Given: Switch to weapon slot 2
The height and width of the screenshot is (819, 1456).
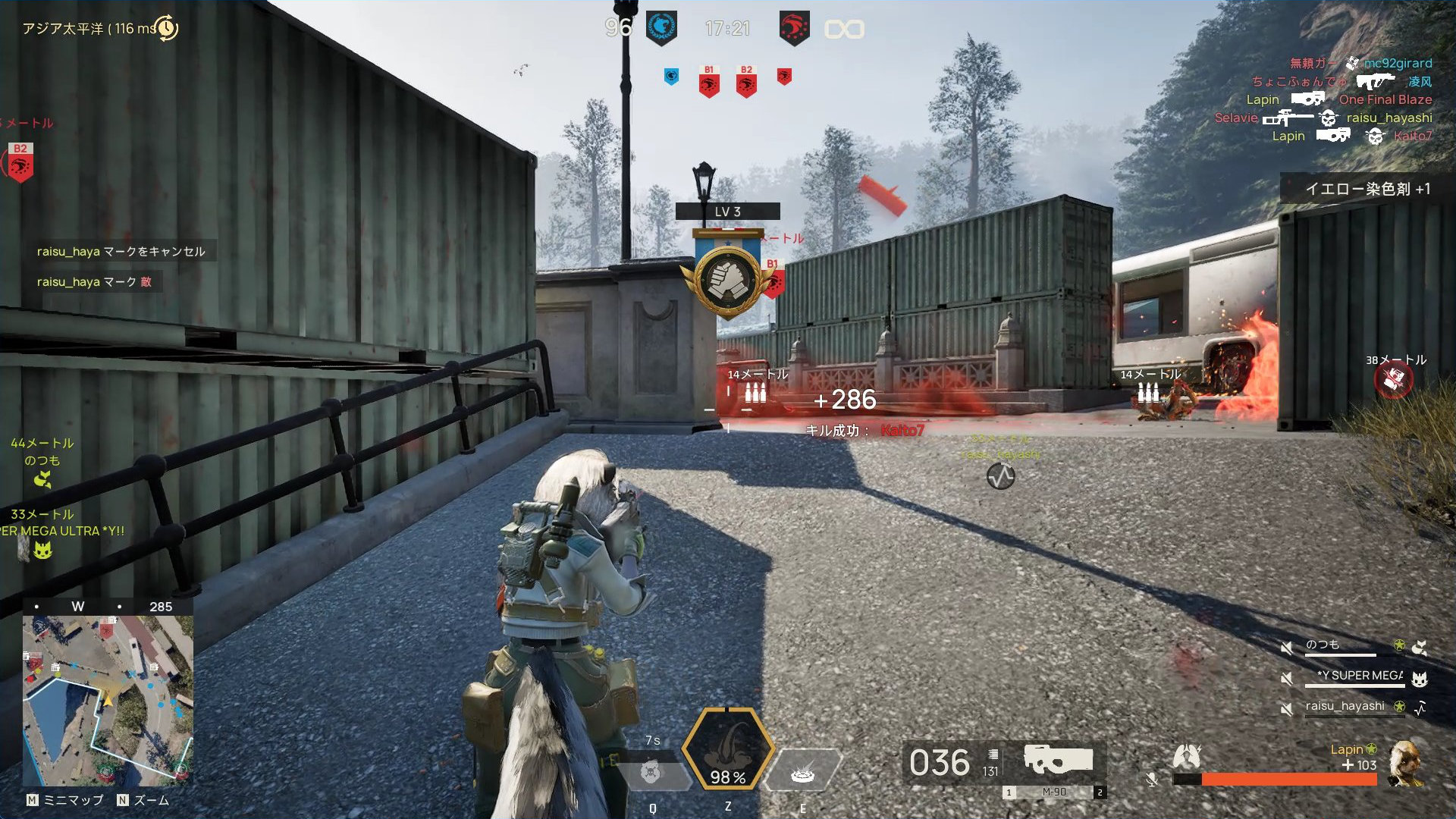Looking at the screenshot, I should pos(1100,792).
